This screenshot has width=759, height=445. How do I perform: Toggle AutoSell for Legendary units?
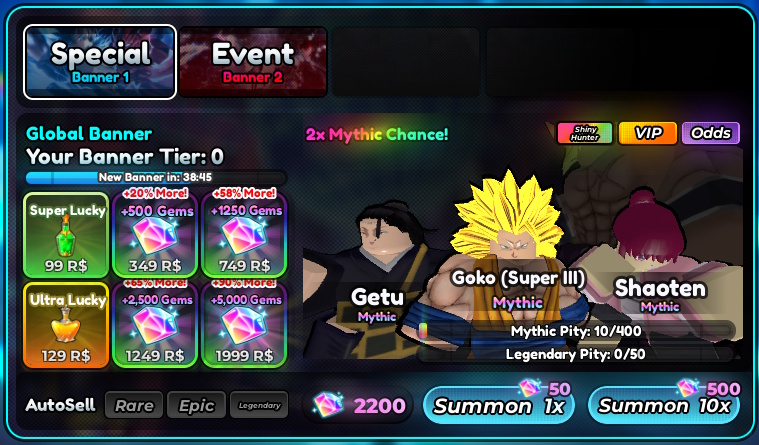258,405
